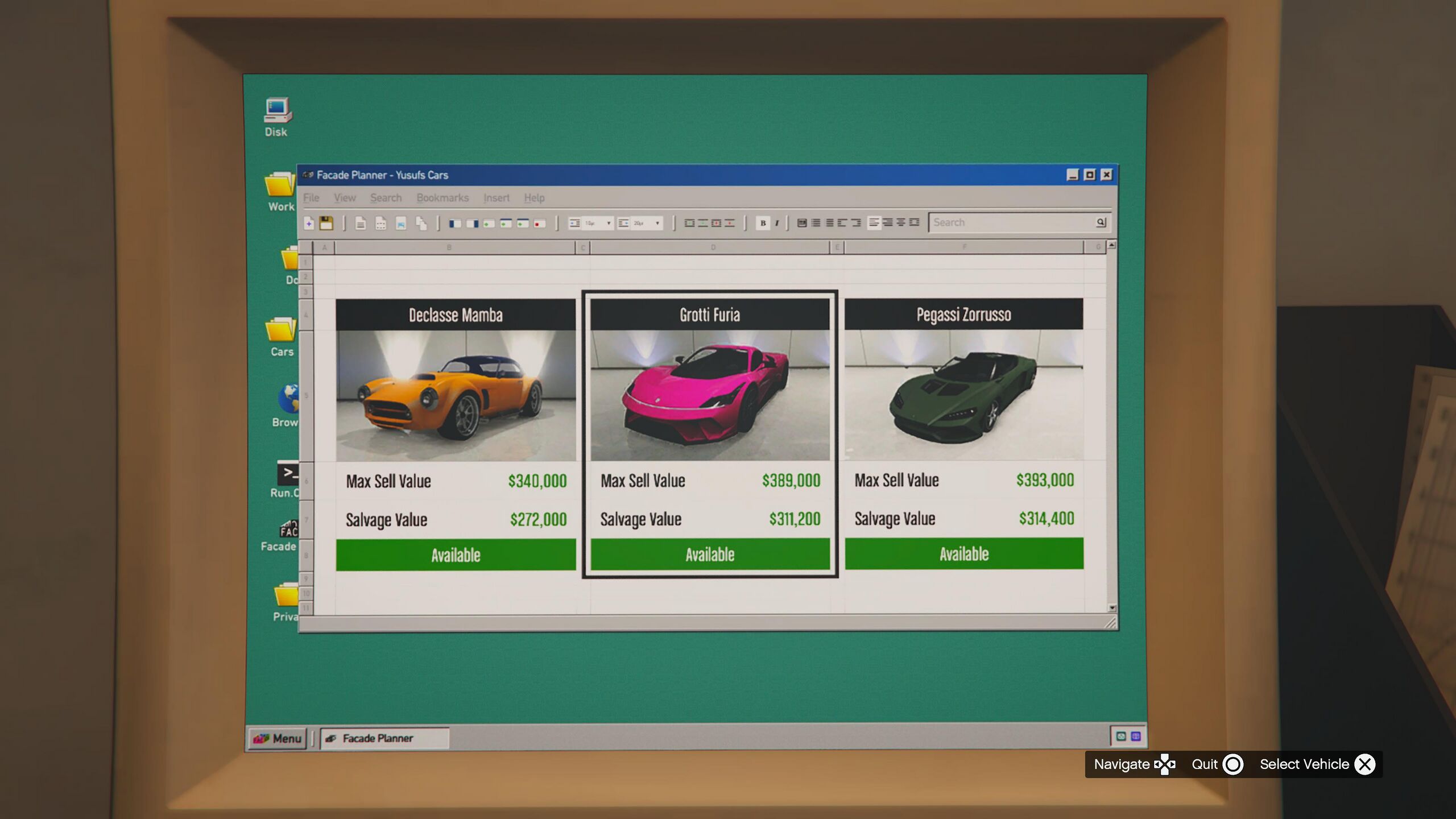Open the Help menu

click(534, 198)
